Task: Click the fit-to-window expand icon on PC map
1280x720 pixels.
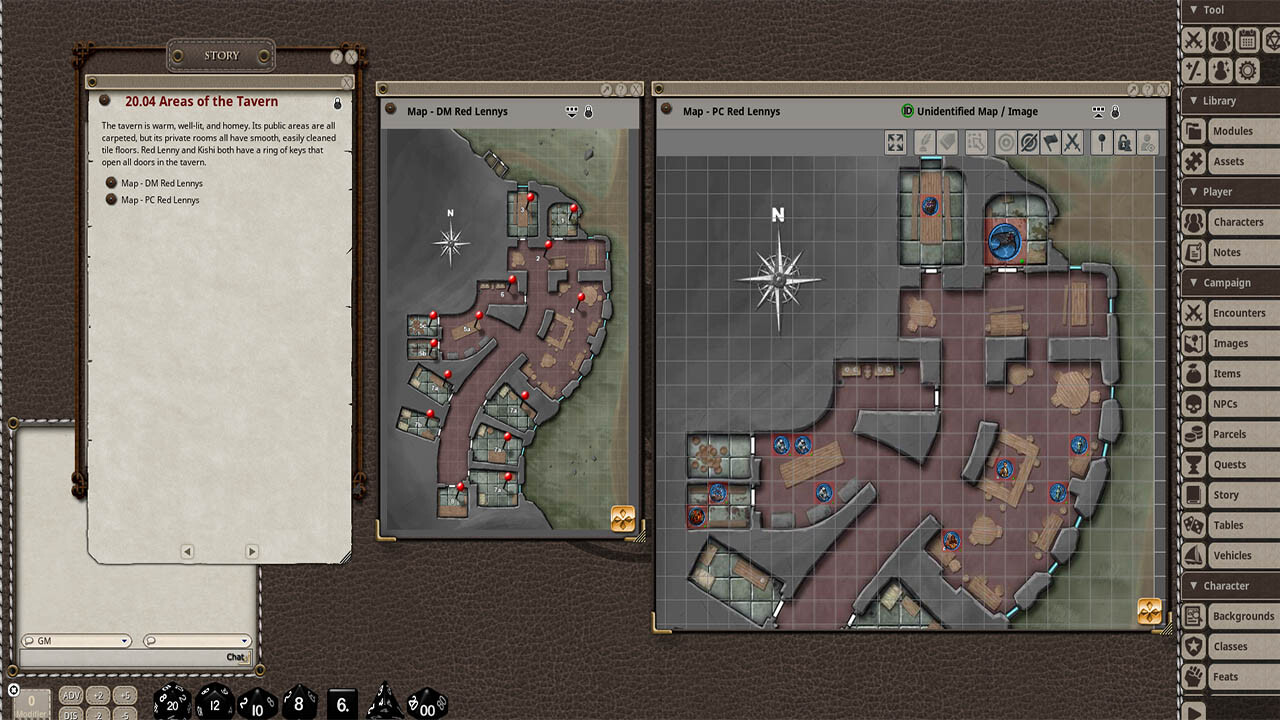Action: pos(895,142)
